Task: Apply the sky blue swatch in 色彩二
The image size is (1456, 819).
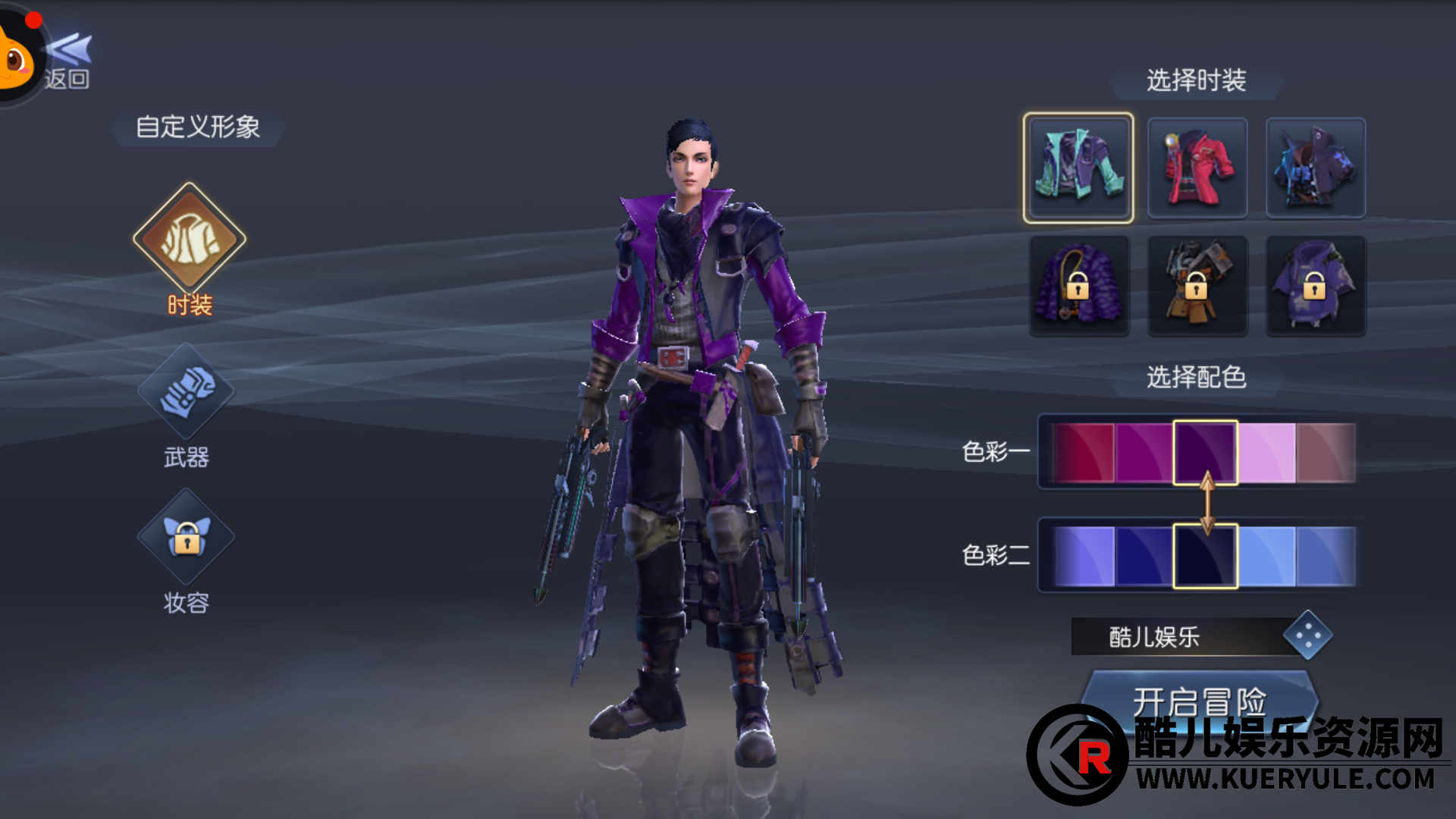Action: point(1266,557)
